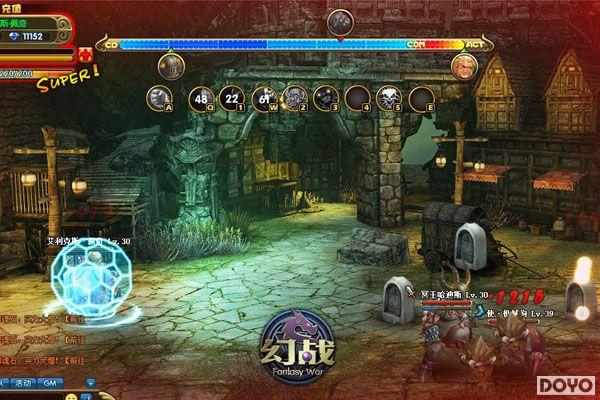Image resolution: width=600 pixels, height=400 pixels.
Task: Use the skill in slot 2
Action: (295, 97)
